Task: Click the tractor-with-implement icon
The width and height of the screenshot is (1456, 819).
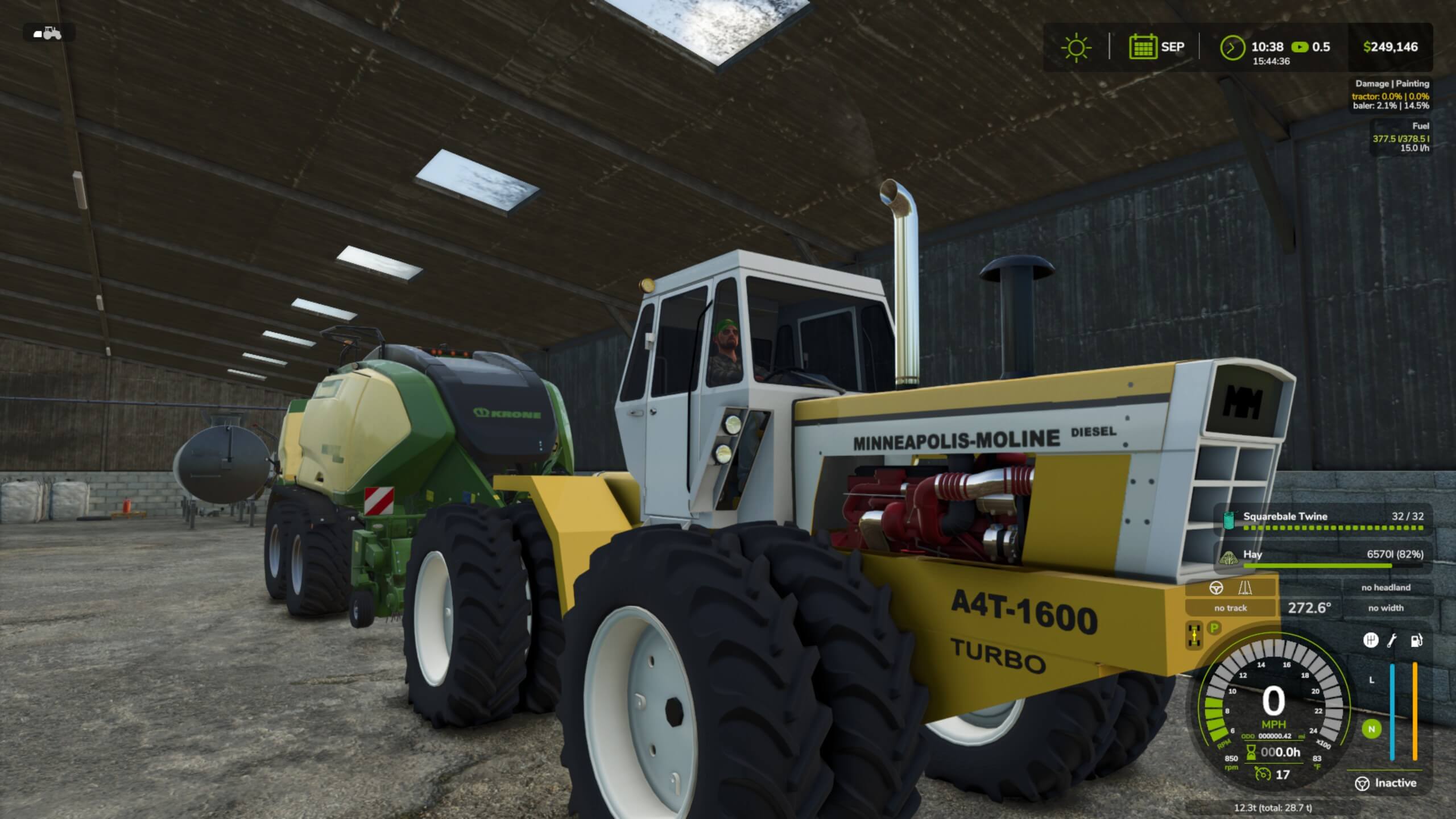Action: point(48,33)
